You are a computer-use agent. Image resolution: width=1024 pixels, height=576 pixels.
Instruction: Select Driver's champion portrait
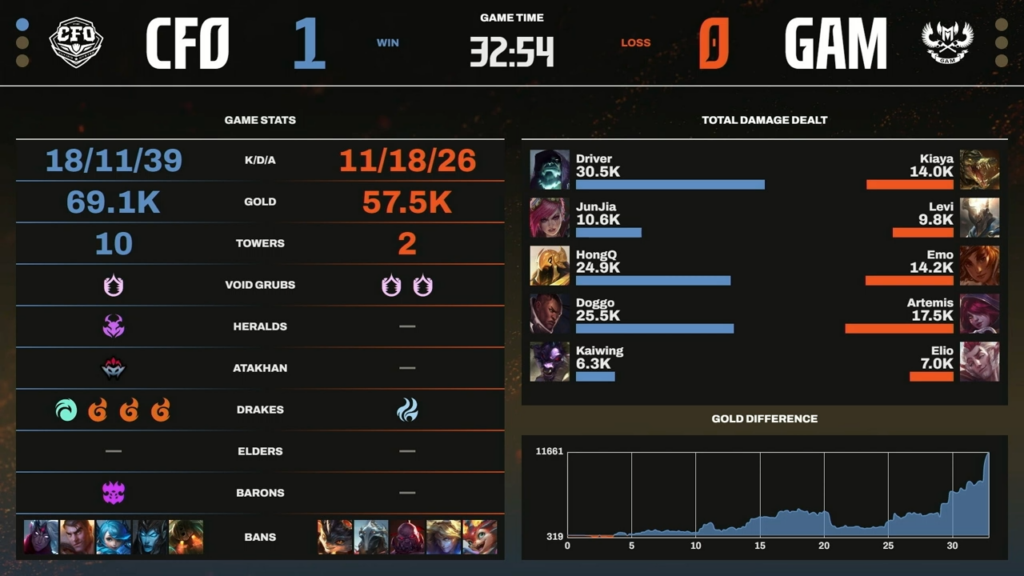click(x=549, y=169)
